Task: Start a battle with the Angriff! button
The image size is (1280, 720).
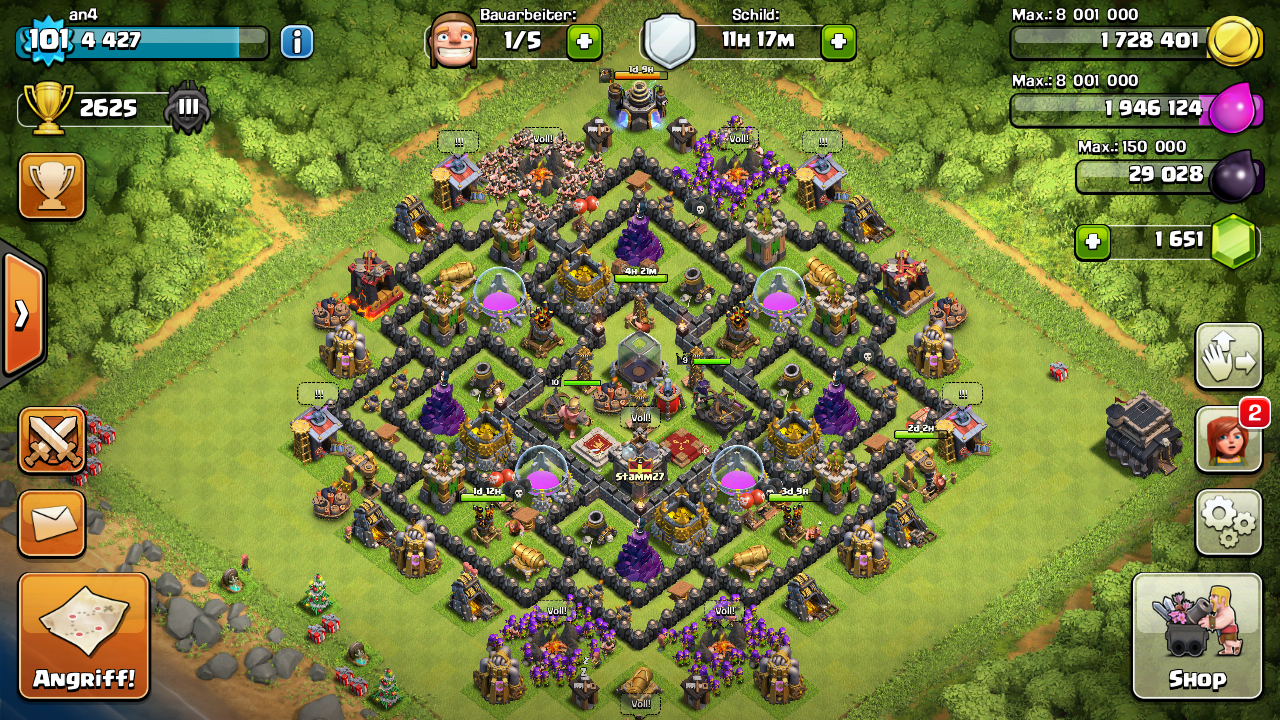Action: 84,636
